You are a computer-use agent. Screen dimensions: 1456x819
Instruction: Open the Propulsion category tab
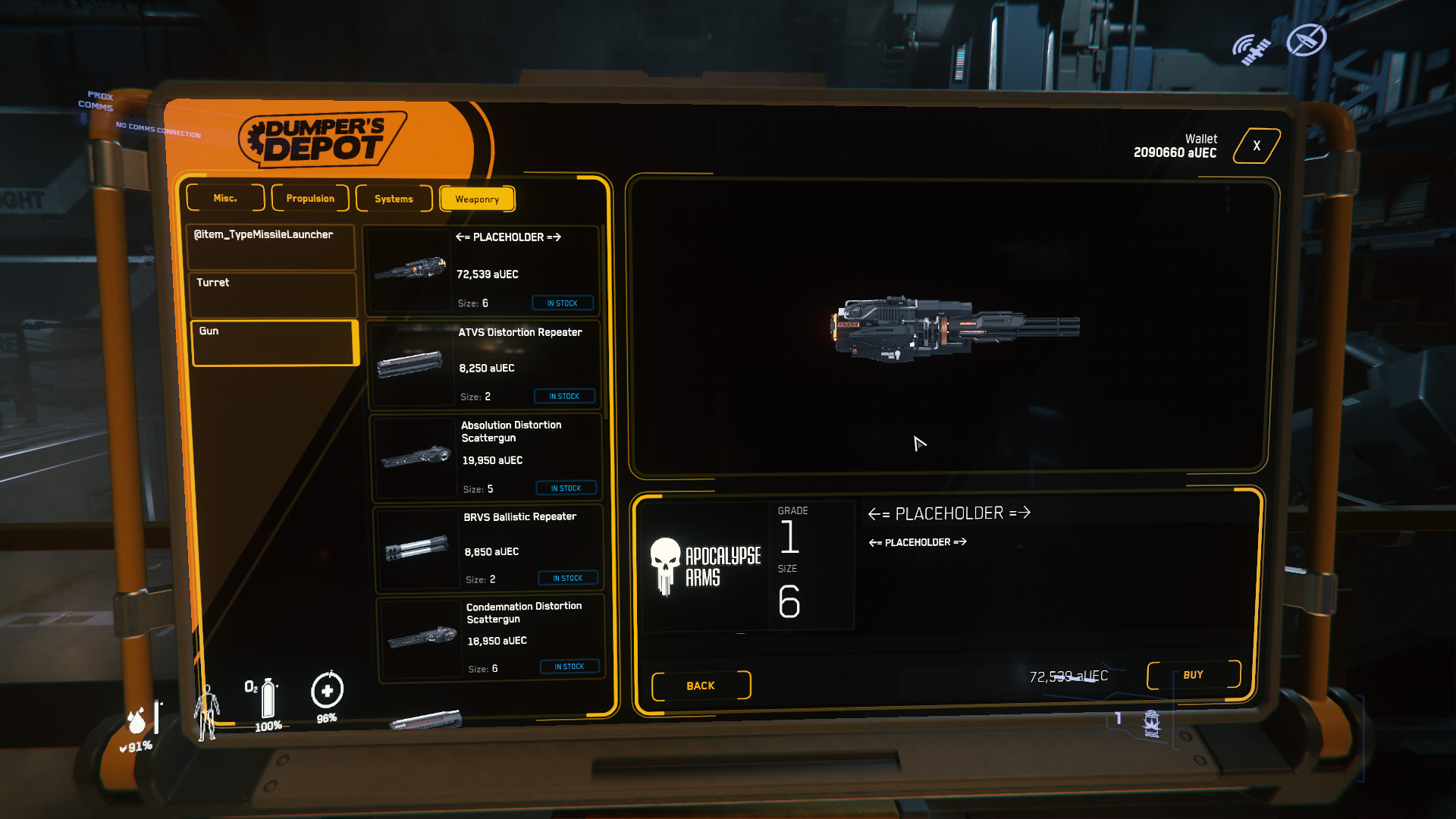[310, 199]
